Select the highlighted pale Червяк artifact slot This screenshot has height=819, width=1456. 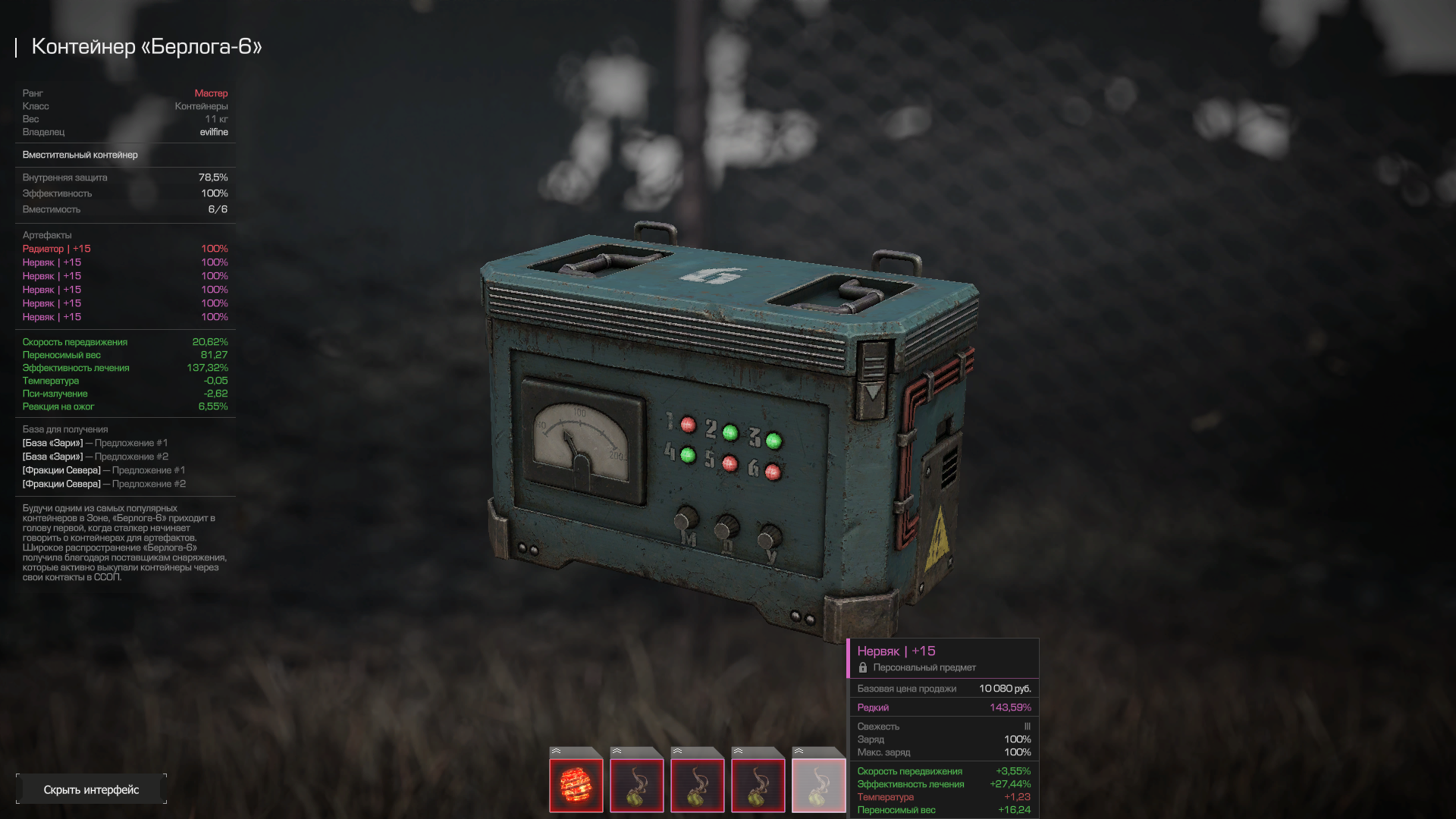818,785
